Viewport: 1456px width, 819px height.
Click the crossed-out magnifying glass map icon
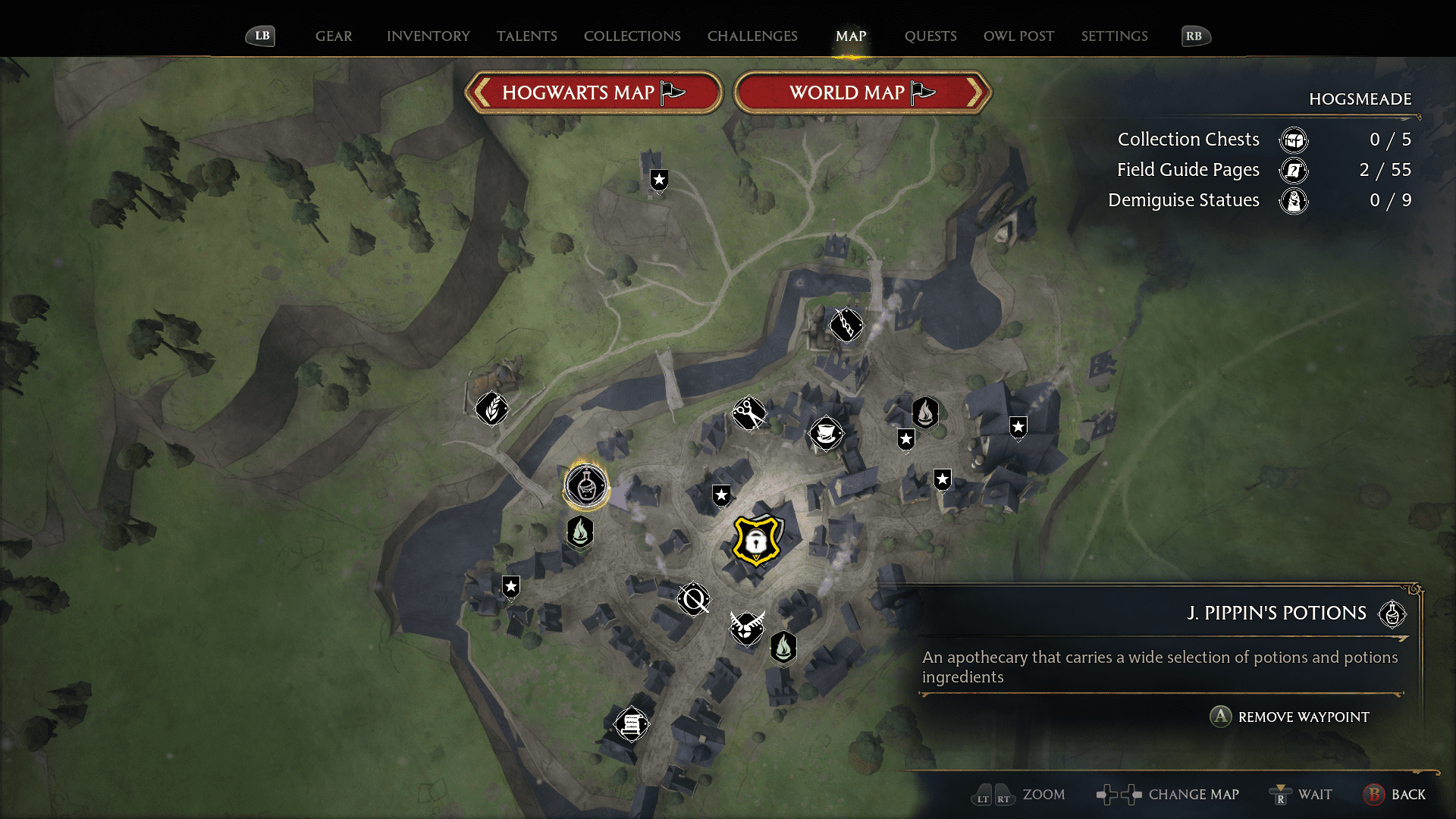[692, 598]
